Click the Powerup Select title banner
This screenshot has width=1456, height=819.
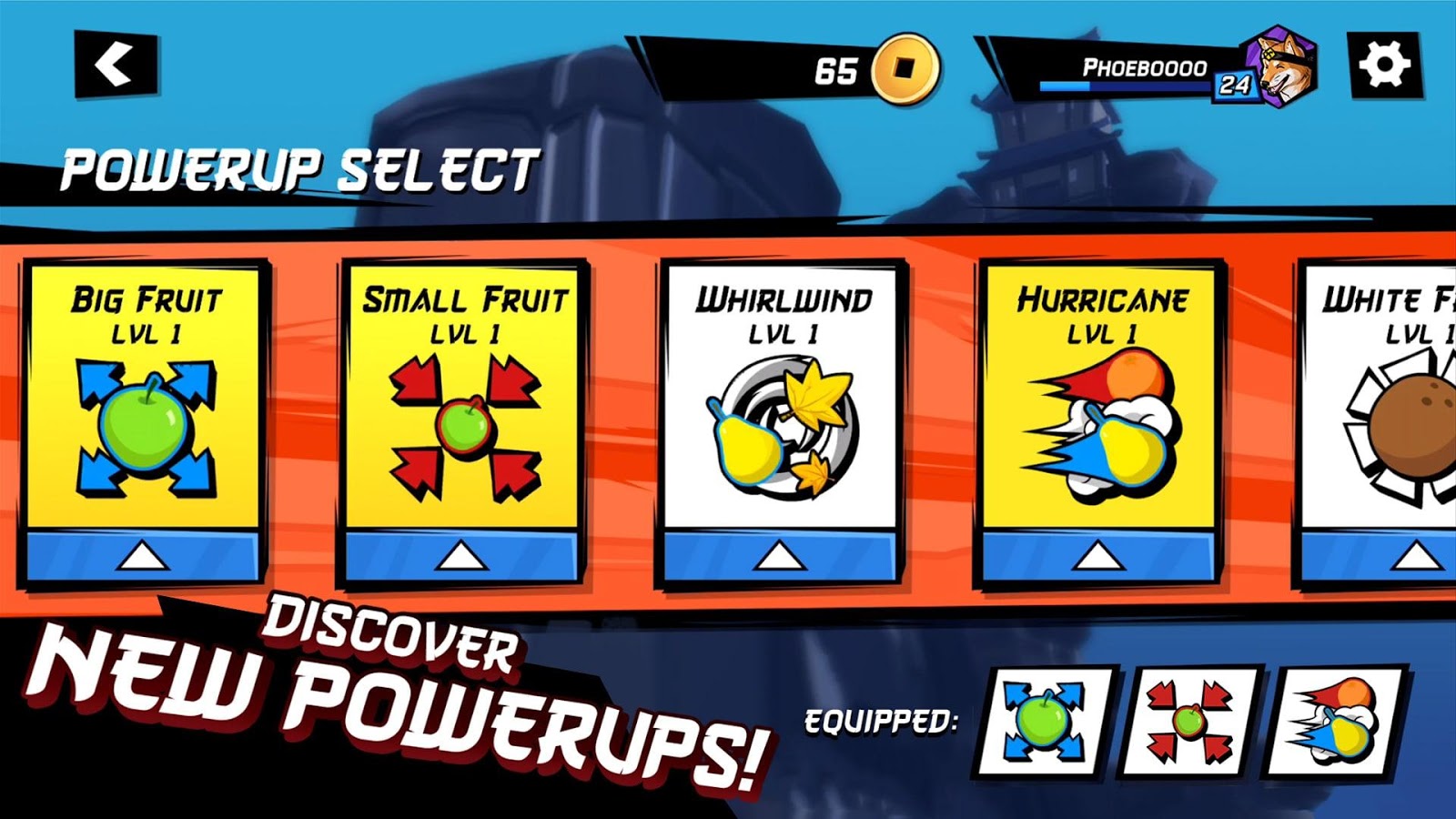point(300,168)
